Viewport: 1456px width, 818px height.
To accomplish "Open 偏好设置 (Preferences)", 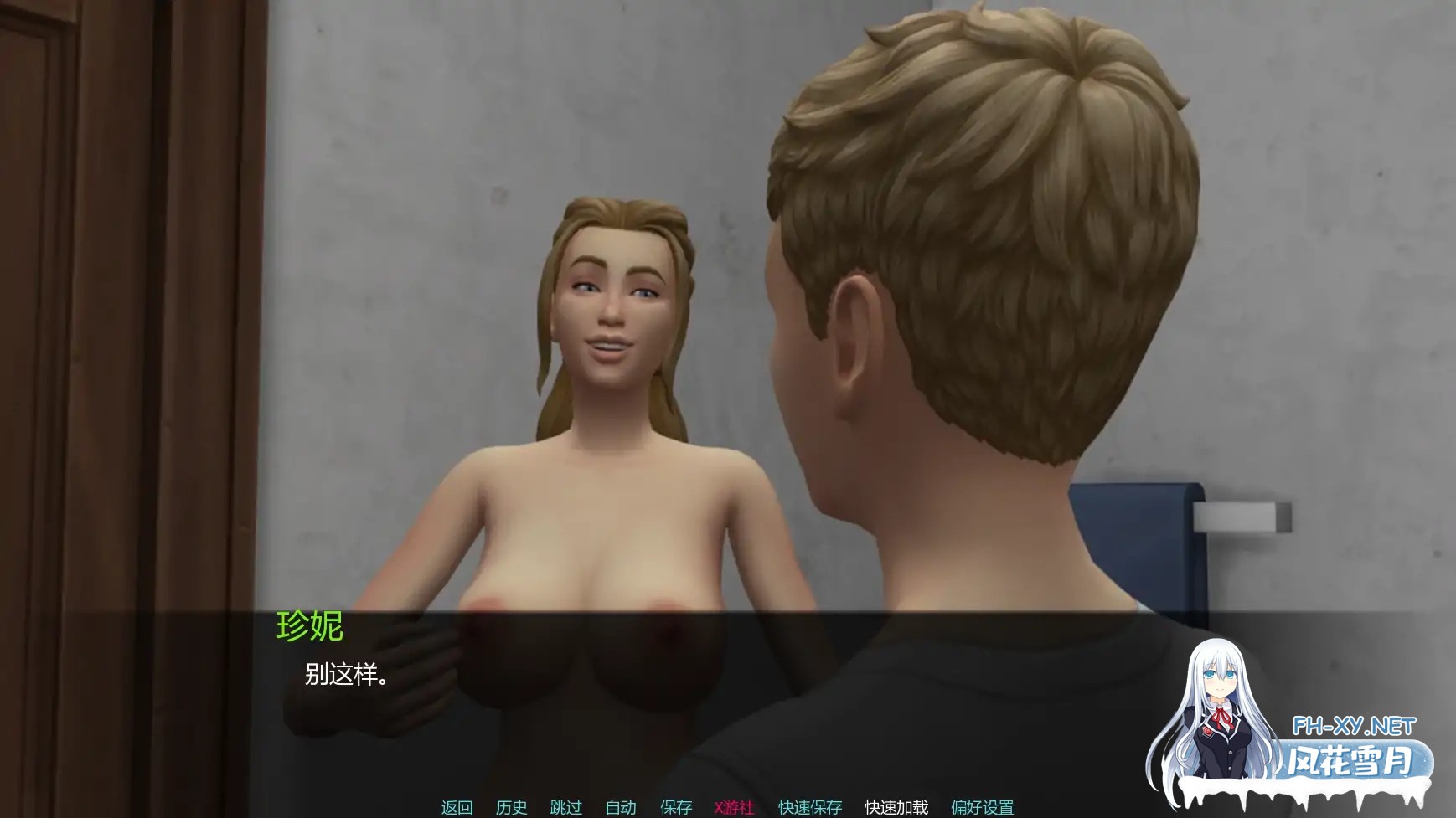I will tap(982, 807).
